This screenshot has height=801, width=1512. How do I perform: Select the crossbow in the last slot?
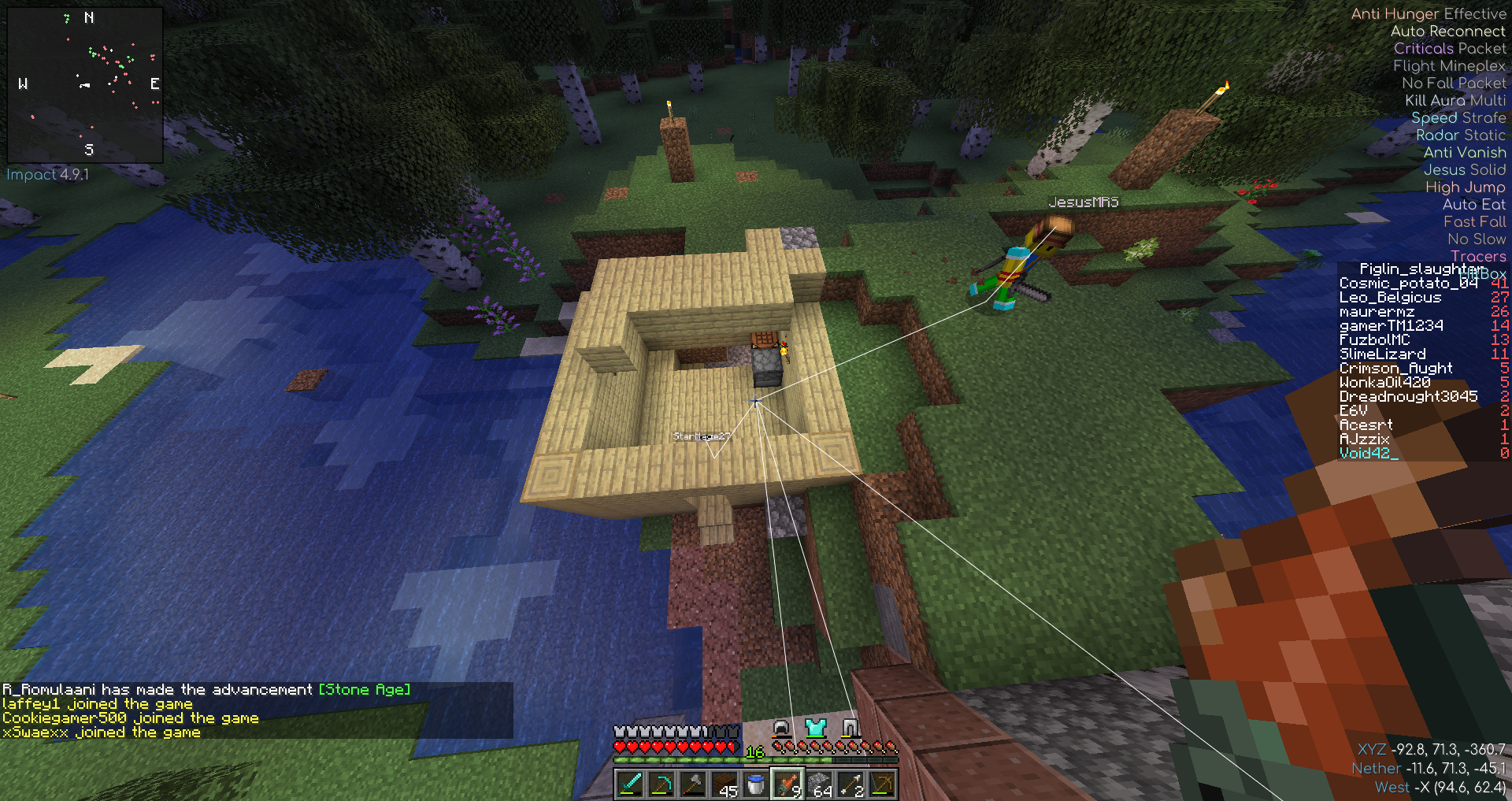coord(882,784)
